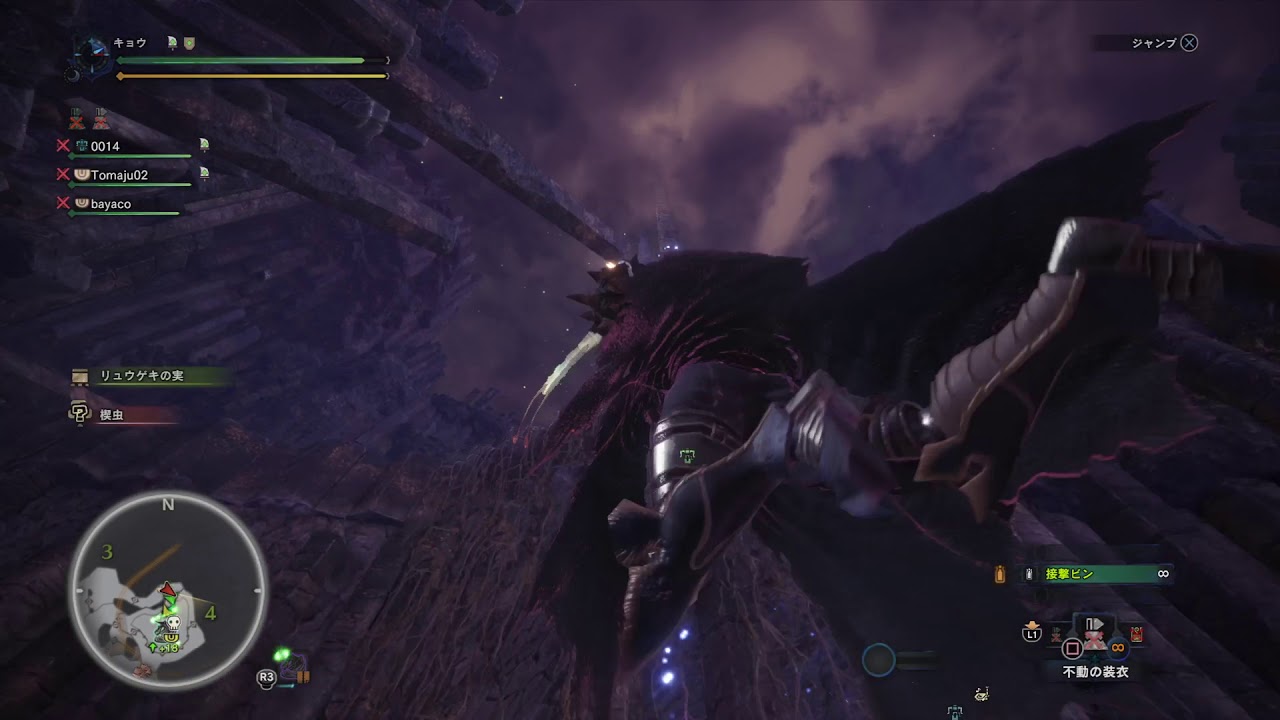Click the monster skull marker on minimap
Screen dimensions: 1280x720
pyautogui.click(x=172, y=619)
